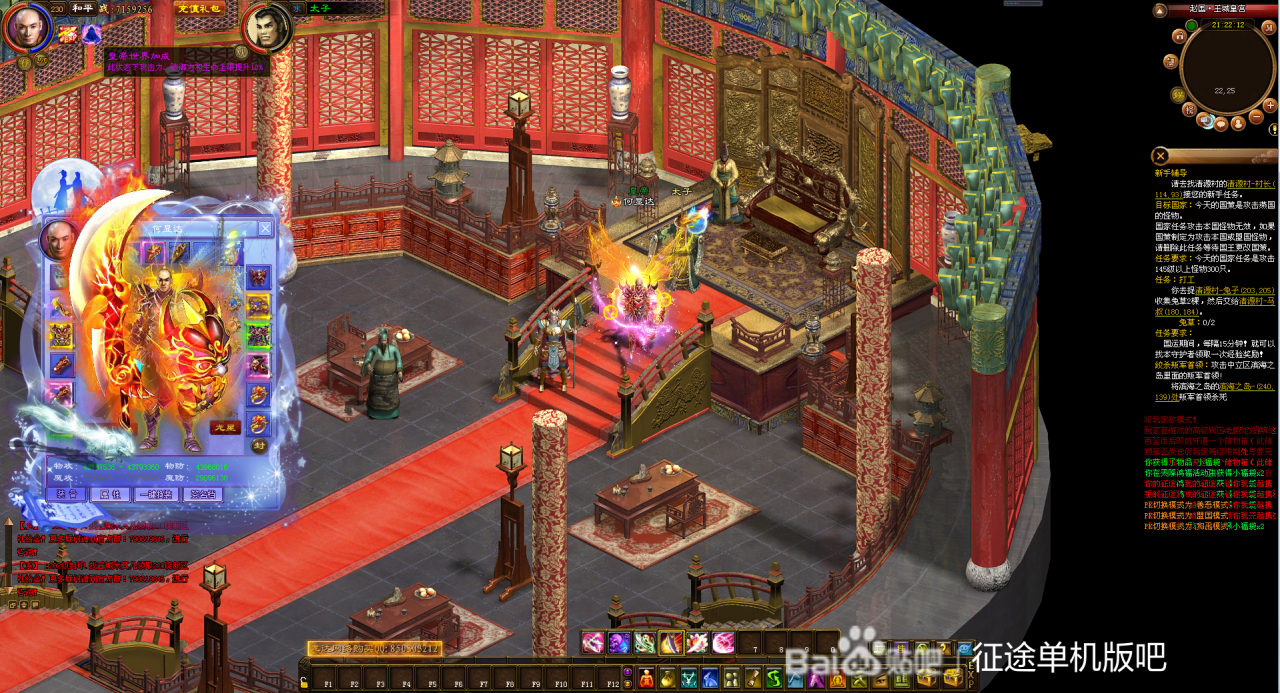The image size is (1280, 693).
Task: Close the character equipment panel
Action: (265, 228)
